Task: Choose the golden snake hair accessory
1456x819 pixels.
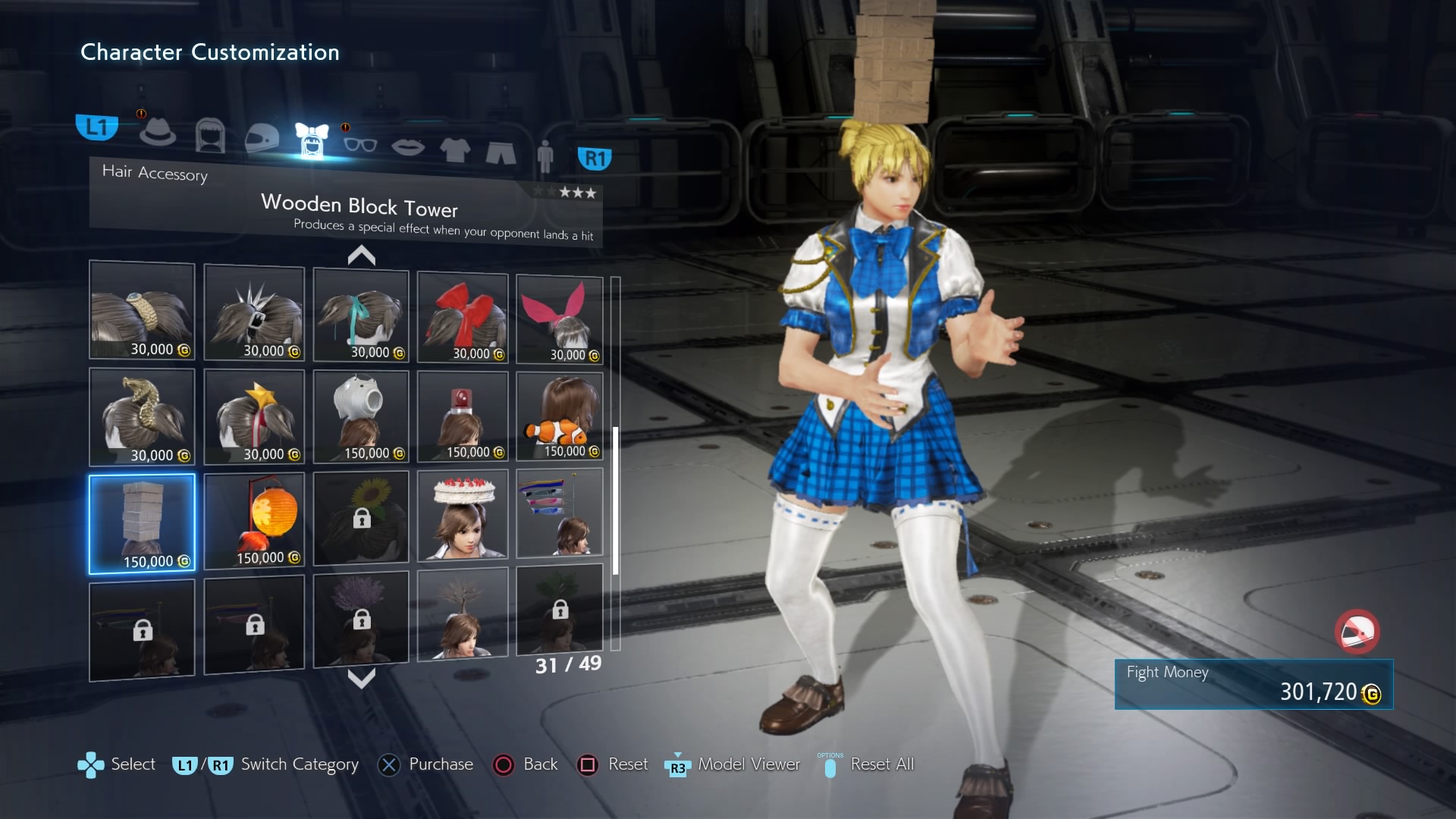Action: [142, 417]
